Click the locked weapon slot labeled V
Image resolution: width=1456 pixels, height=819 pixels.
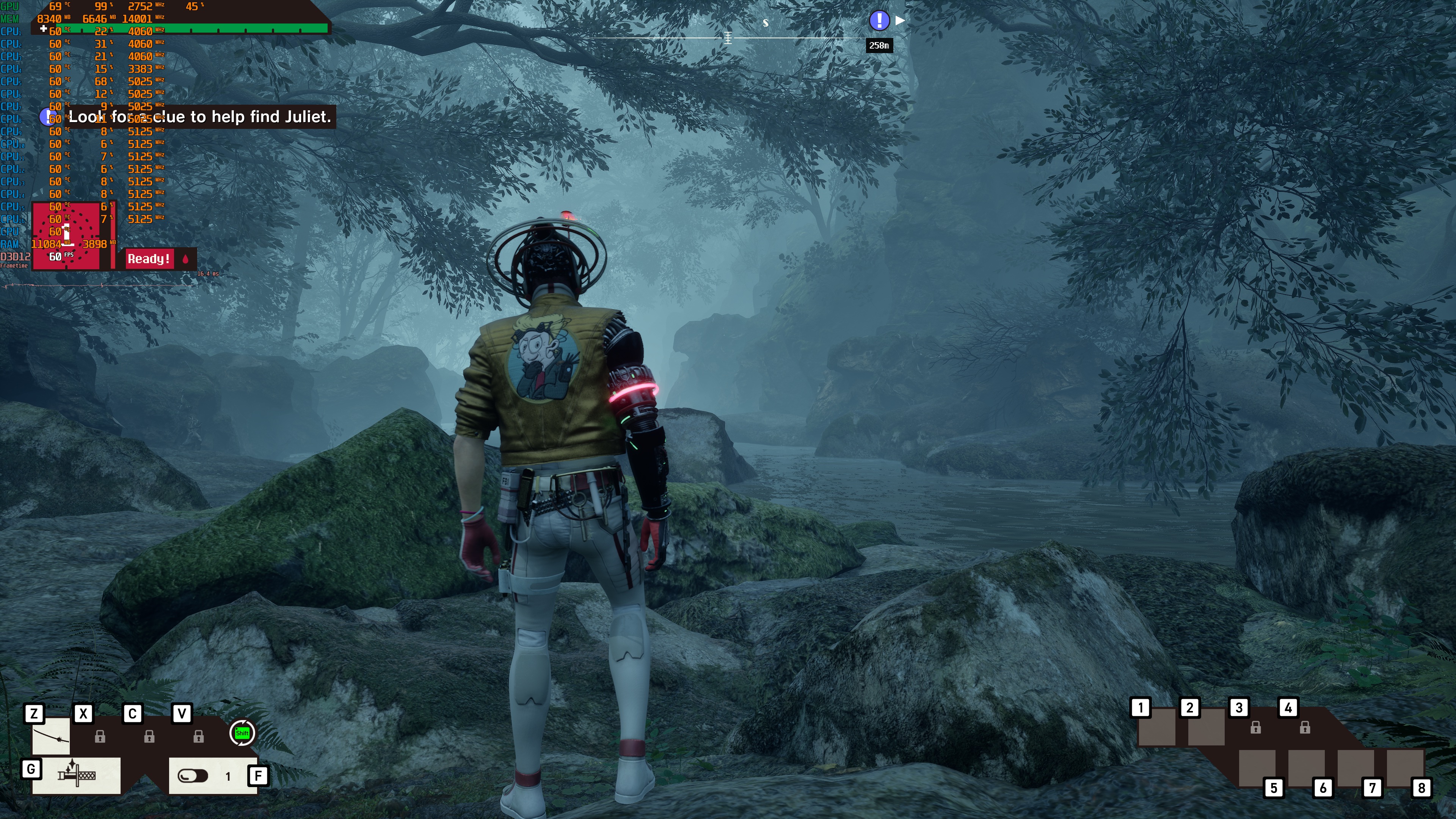tap(198, 736)
